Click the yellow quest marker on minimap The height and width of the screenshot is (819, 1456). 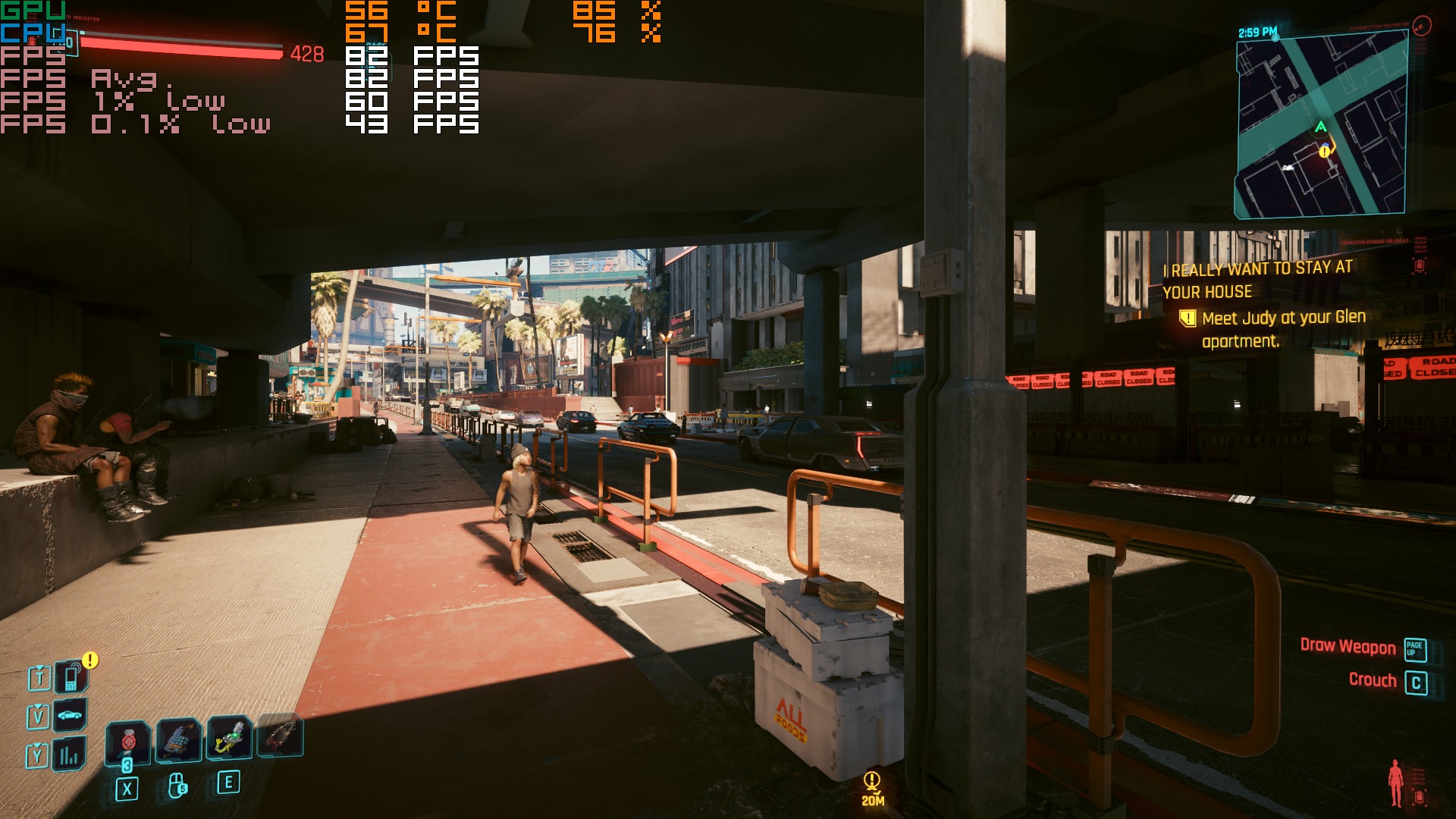1324,152
